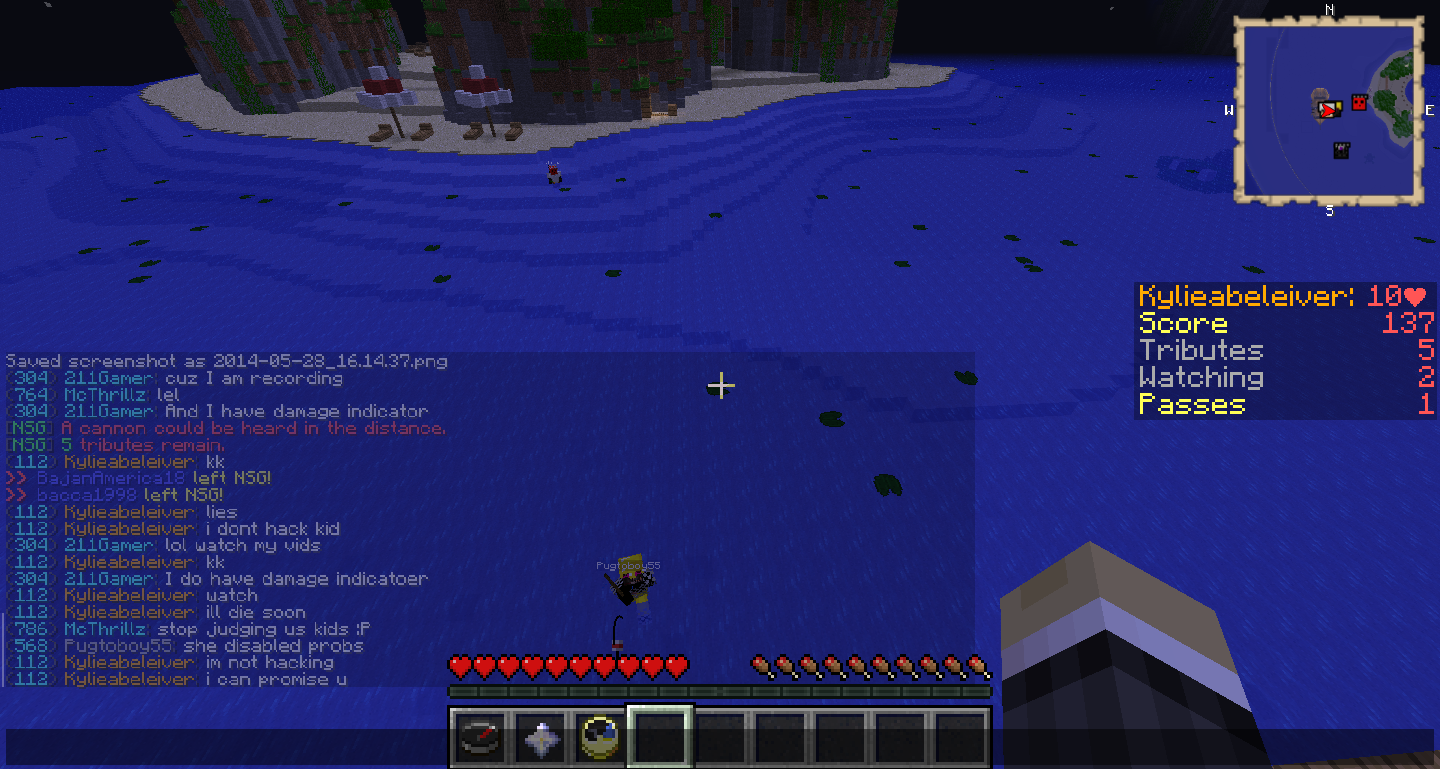Click the highlighted empty hotbar slot
Screen dimensions: 1440x769
659,739
